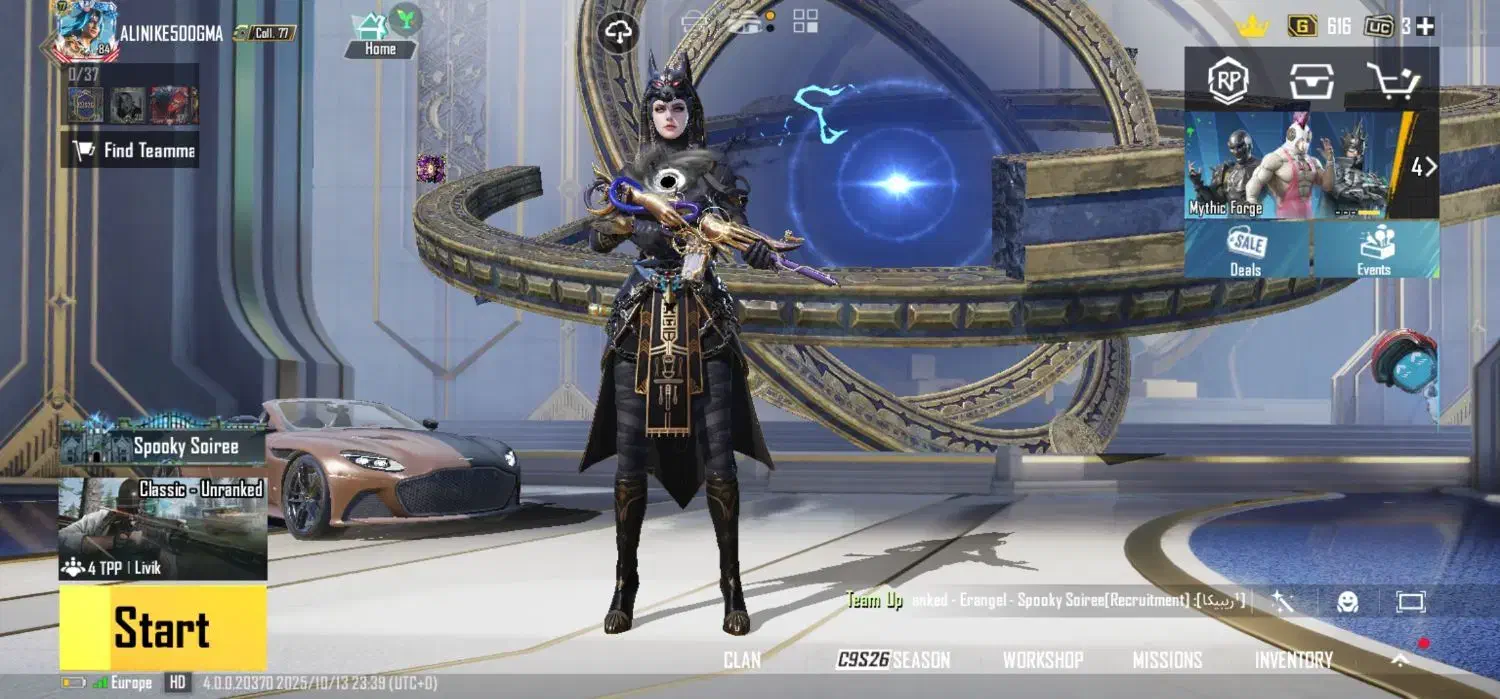Open the WORKSHOP menu
This screenshot has height=699, width=1500.
pos(1043,660)
